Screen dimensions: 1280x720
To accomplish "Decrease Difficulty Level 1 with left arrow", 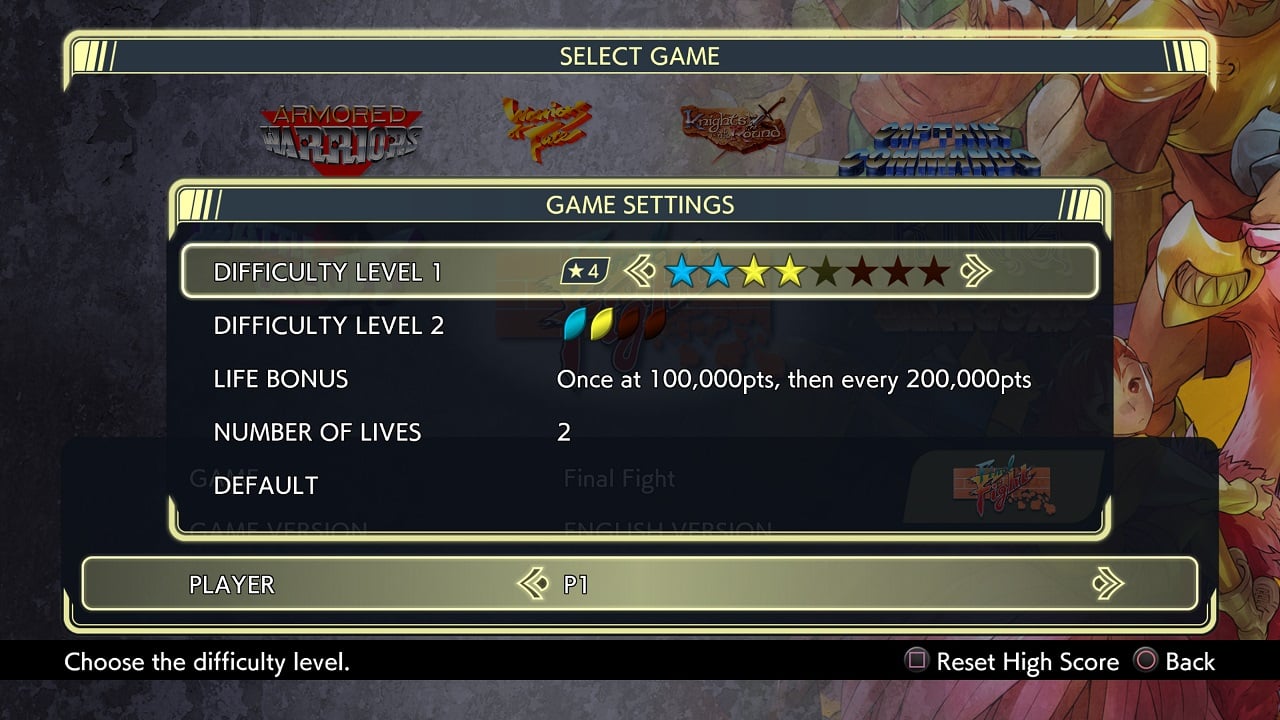I will 639,271.
